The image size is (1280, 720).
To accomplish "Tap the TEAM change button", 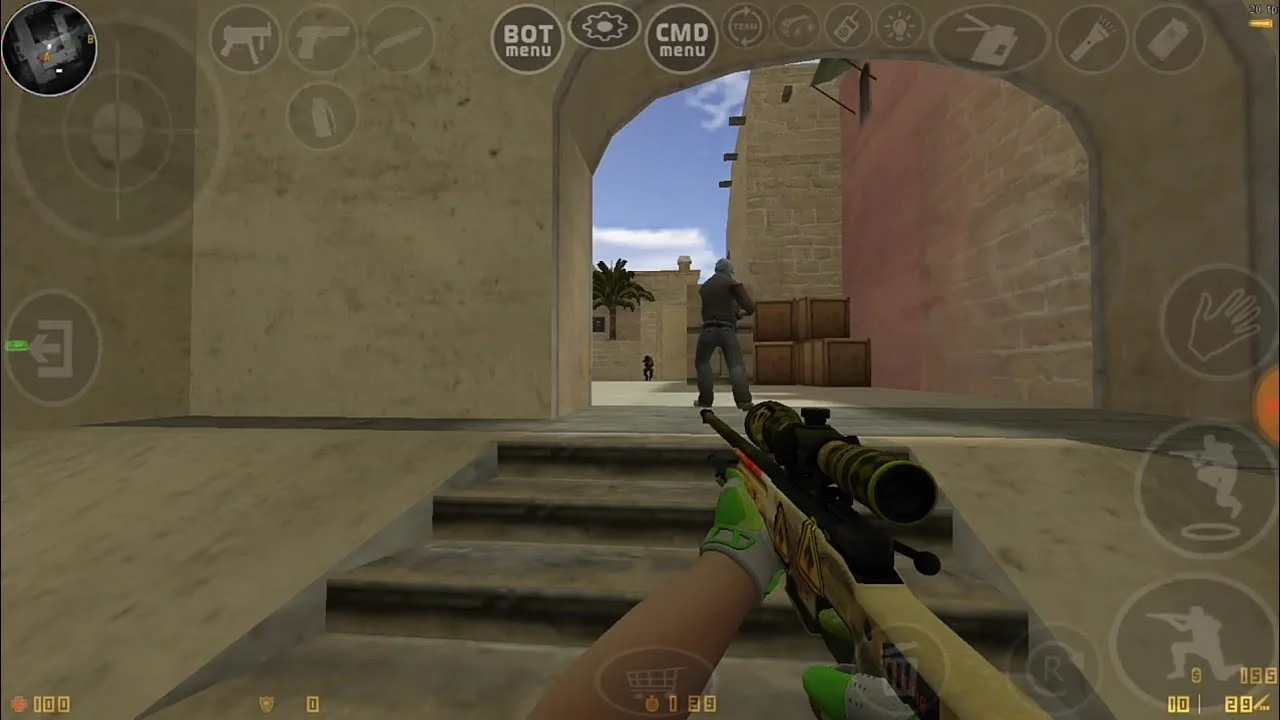I will 745,26.
